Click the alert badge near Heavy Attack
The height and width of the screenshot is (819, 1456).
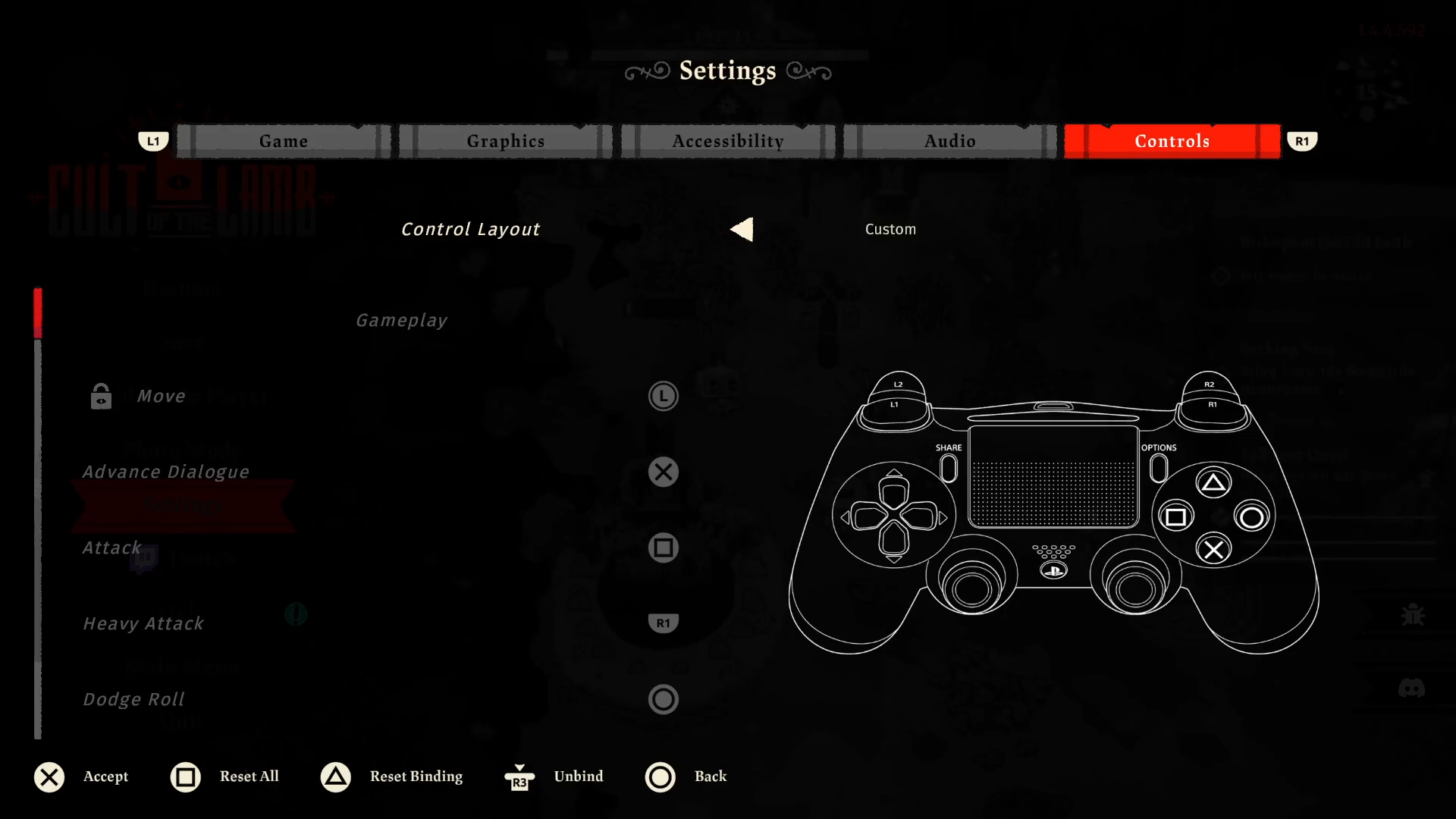click(x=296, y=615)
